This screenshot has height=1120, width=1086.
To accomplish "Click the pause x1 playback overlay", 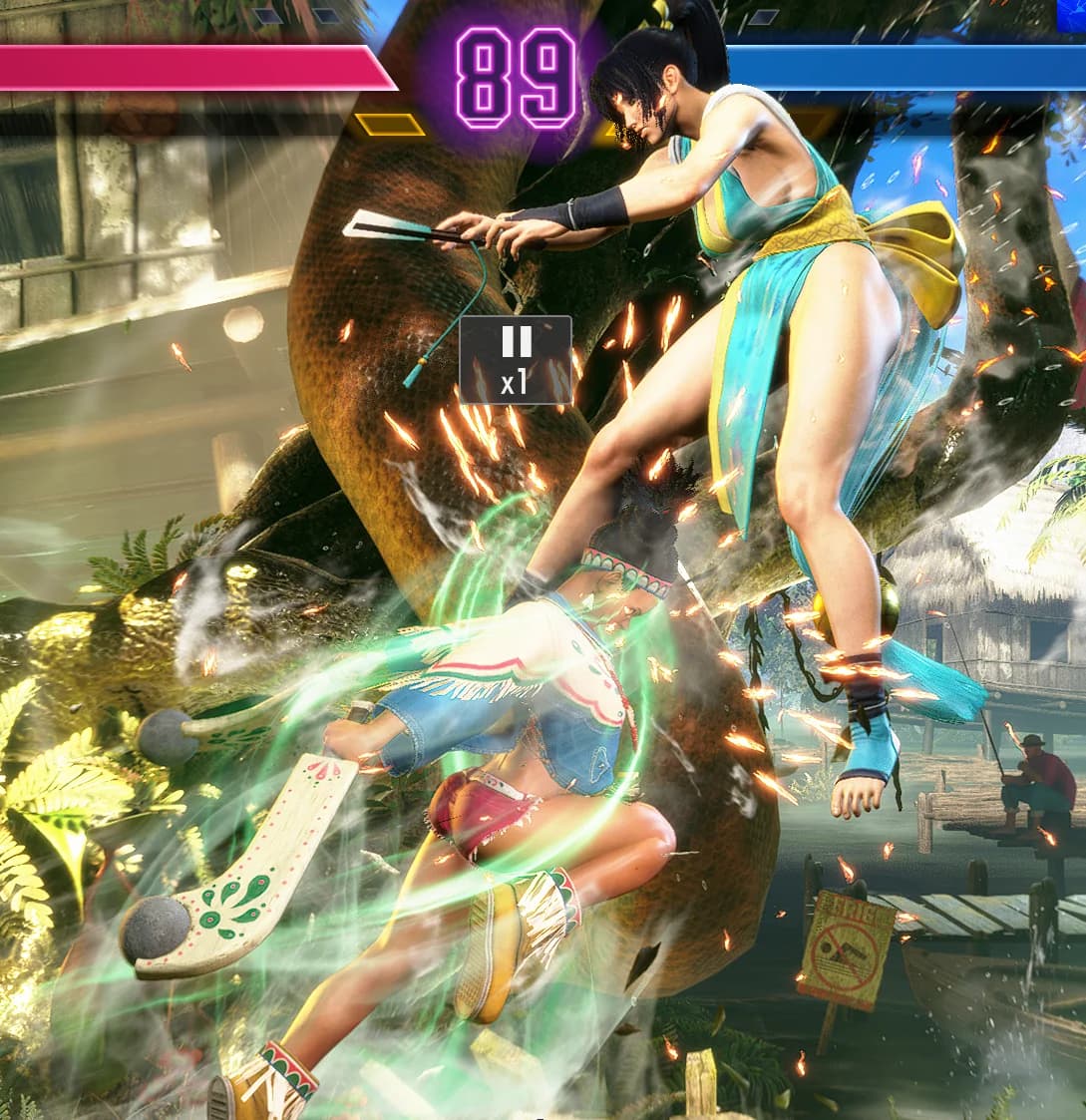I will pyautogui.click(x=515, y=360).
